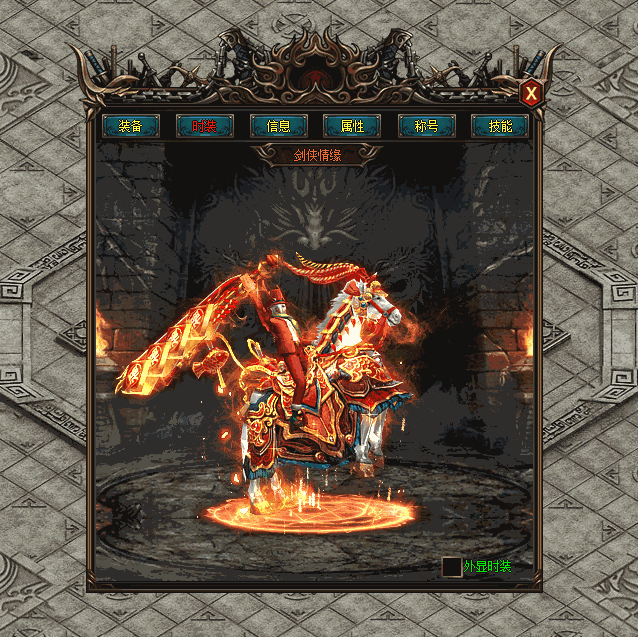Open the 时装 tab
The image size is (638, 637).
pos(205,126)
